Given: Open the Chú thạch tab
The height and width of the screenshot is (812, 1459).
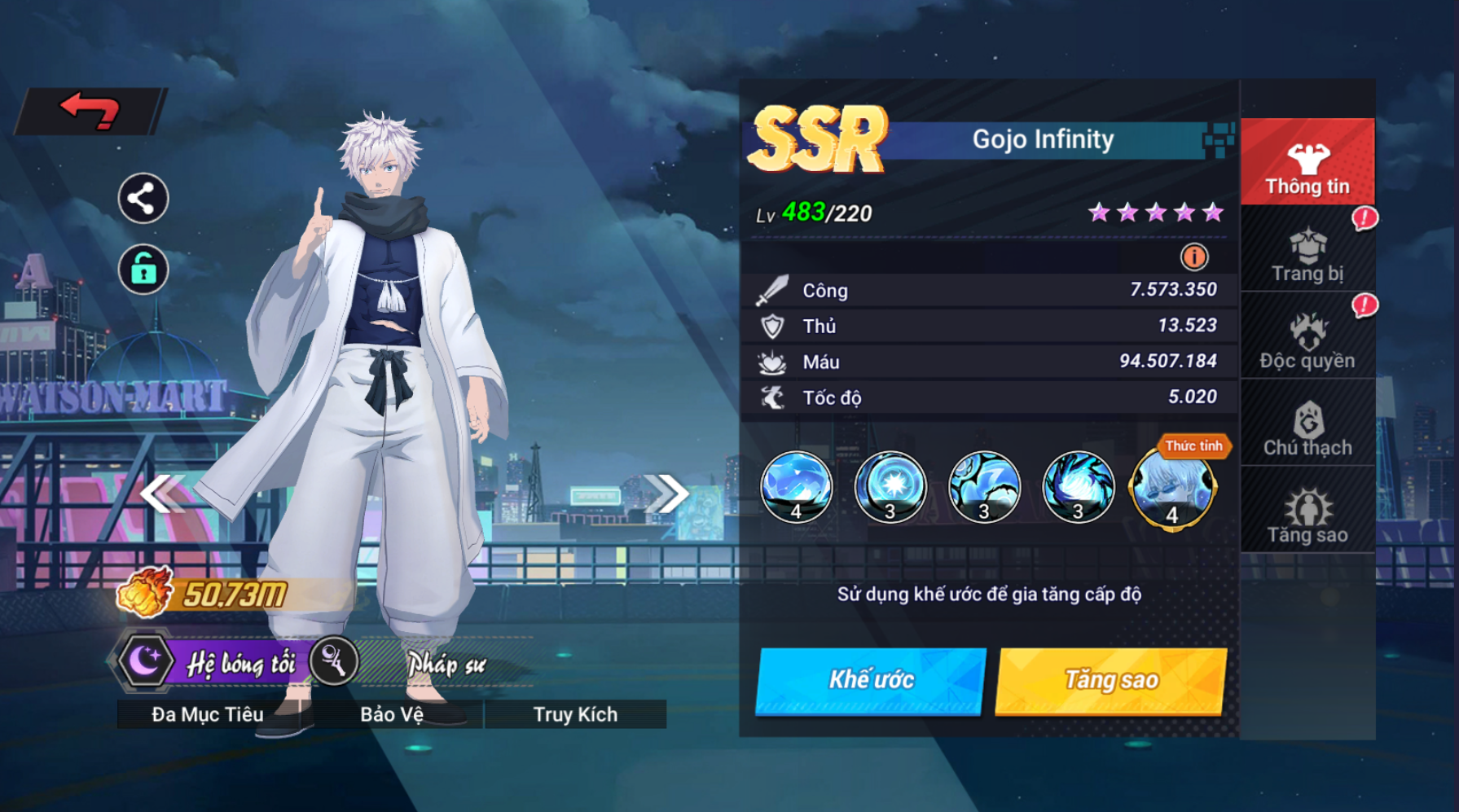Looking at the screenshot, I should point(1307,429).
